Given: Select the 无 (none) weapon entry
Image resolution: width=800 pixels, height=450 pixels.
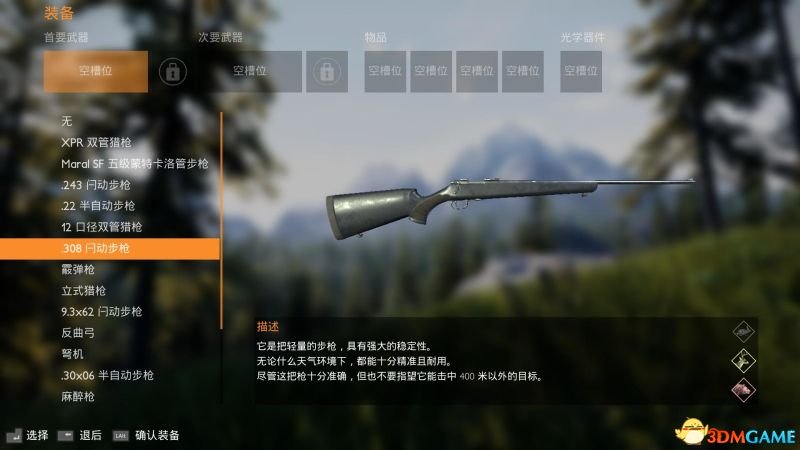Looking at the screenshot, I should click(x=67, y=121).
